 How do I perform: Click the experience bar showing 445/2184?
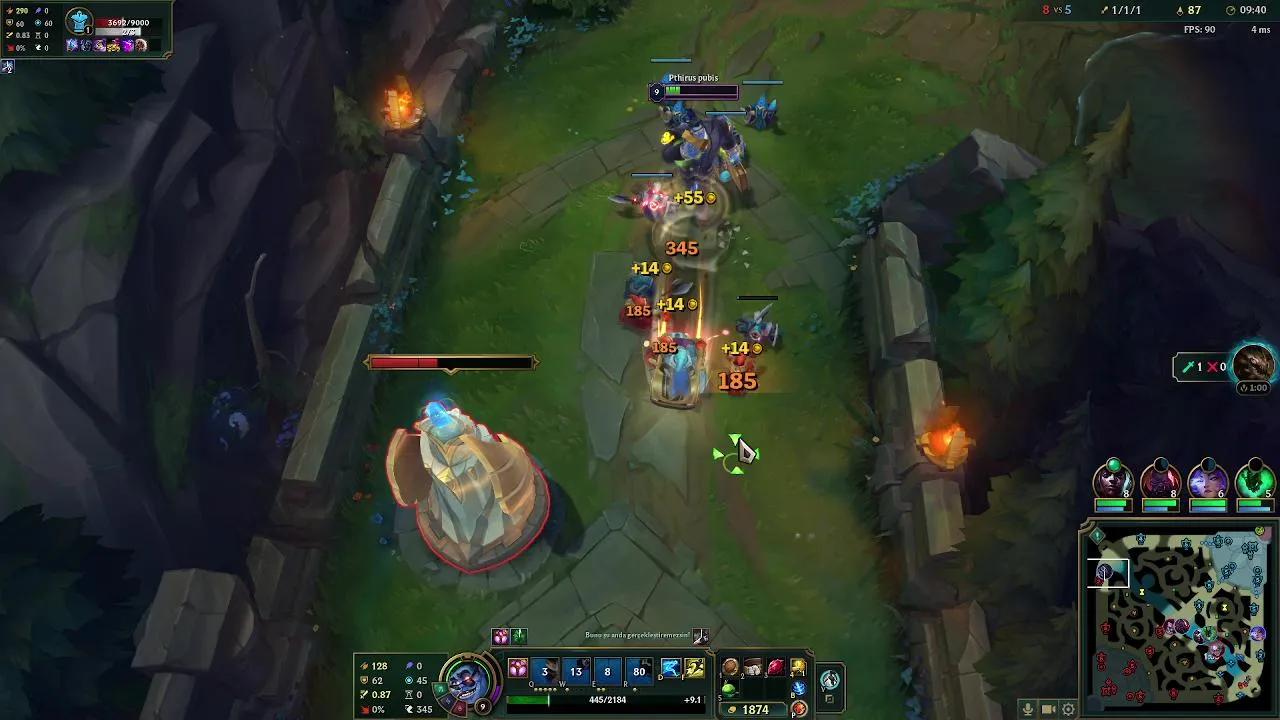click(x=608, y=699)
